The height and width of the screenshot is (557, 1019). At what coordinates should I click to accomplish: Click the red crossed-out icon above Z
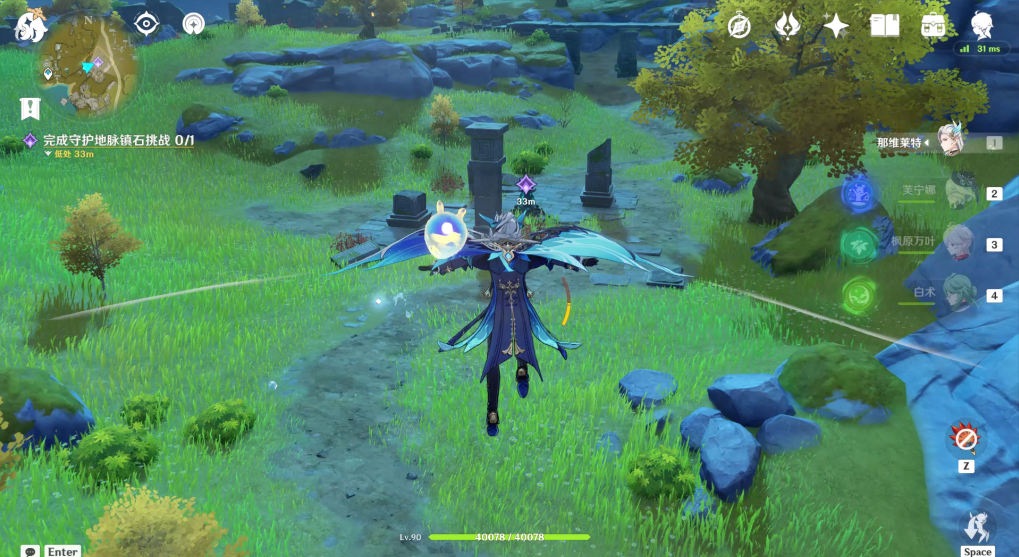[x=966, y=438]
